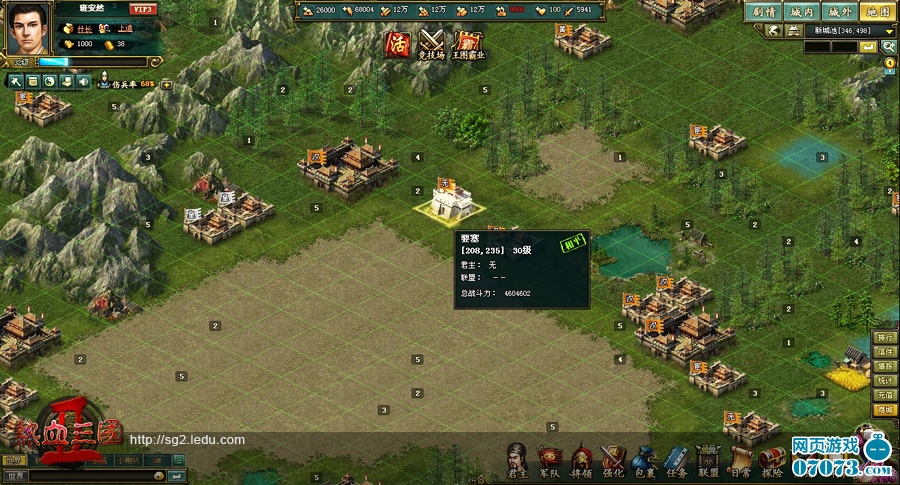Screen dimensions: 900x485
Task: Open the 包裹 inventory bag
Action: 644,459
